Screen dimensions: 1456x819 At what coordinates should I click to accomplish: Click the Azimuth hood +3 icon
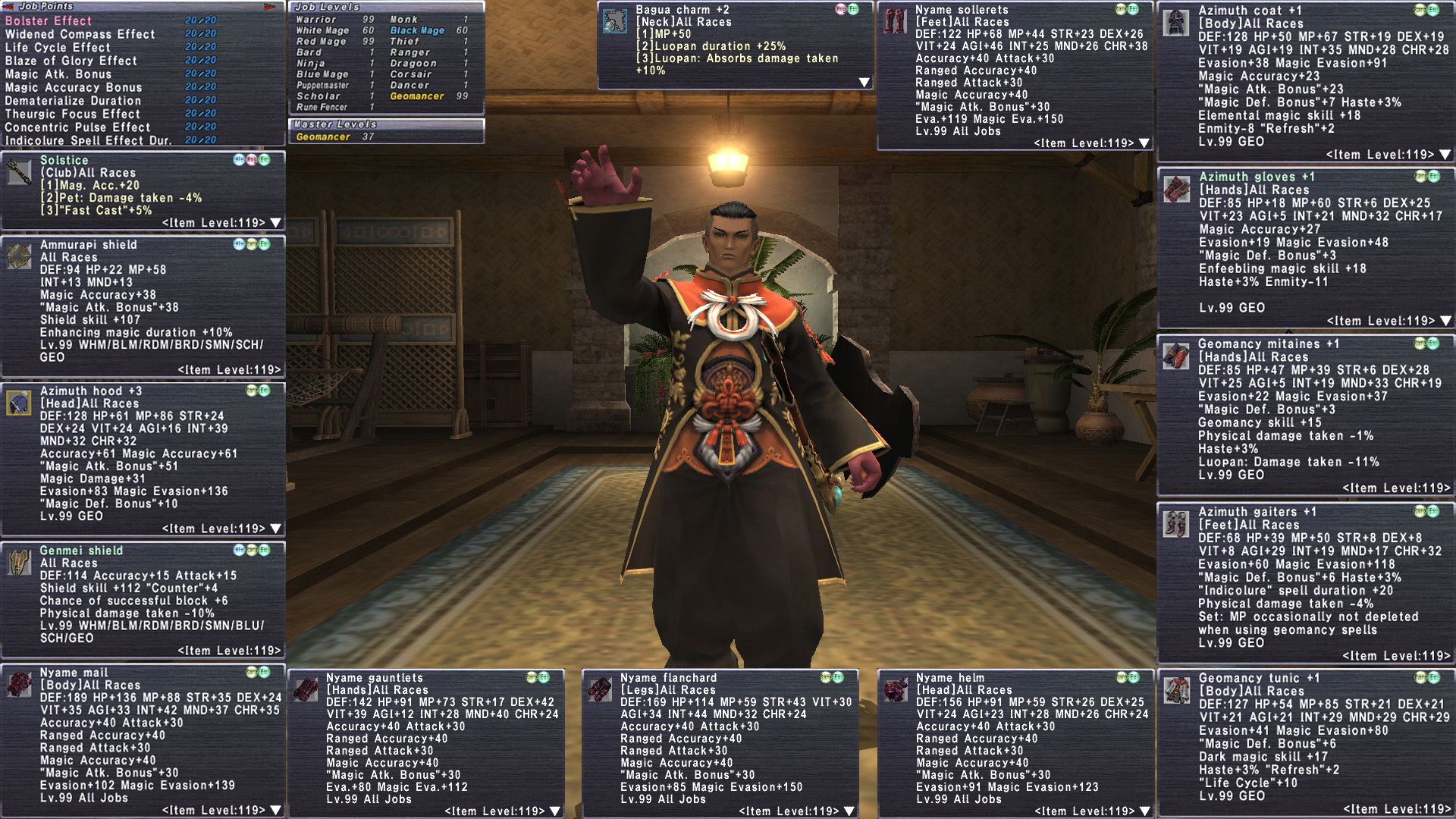tap(18, 403)
